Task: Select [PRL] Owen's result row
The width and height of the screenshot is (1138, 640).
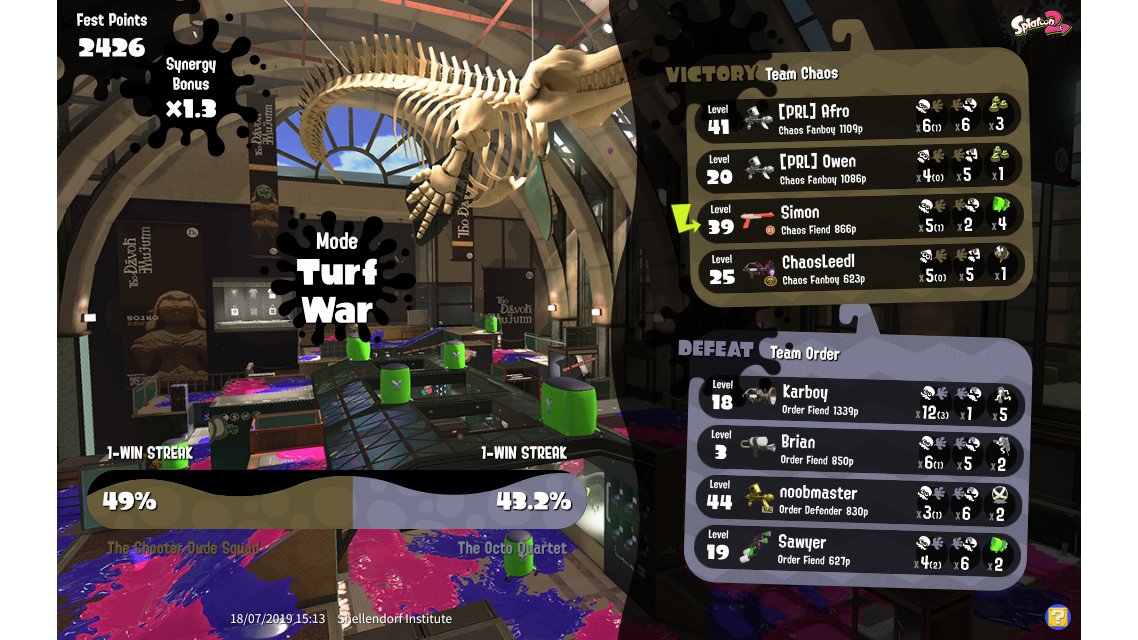Action: click(858, 168)
